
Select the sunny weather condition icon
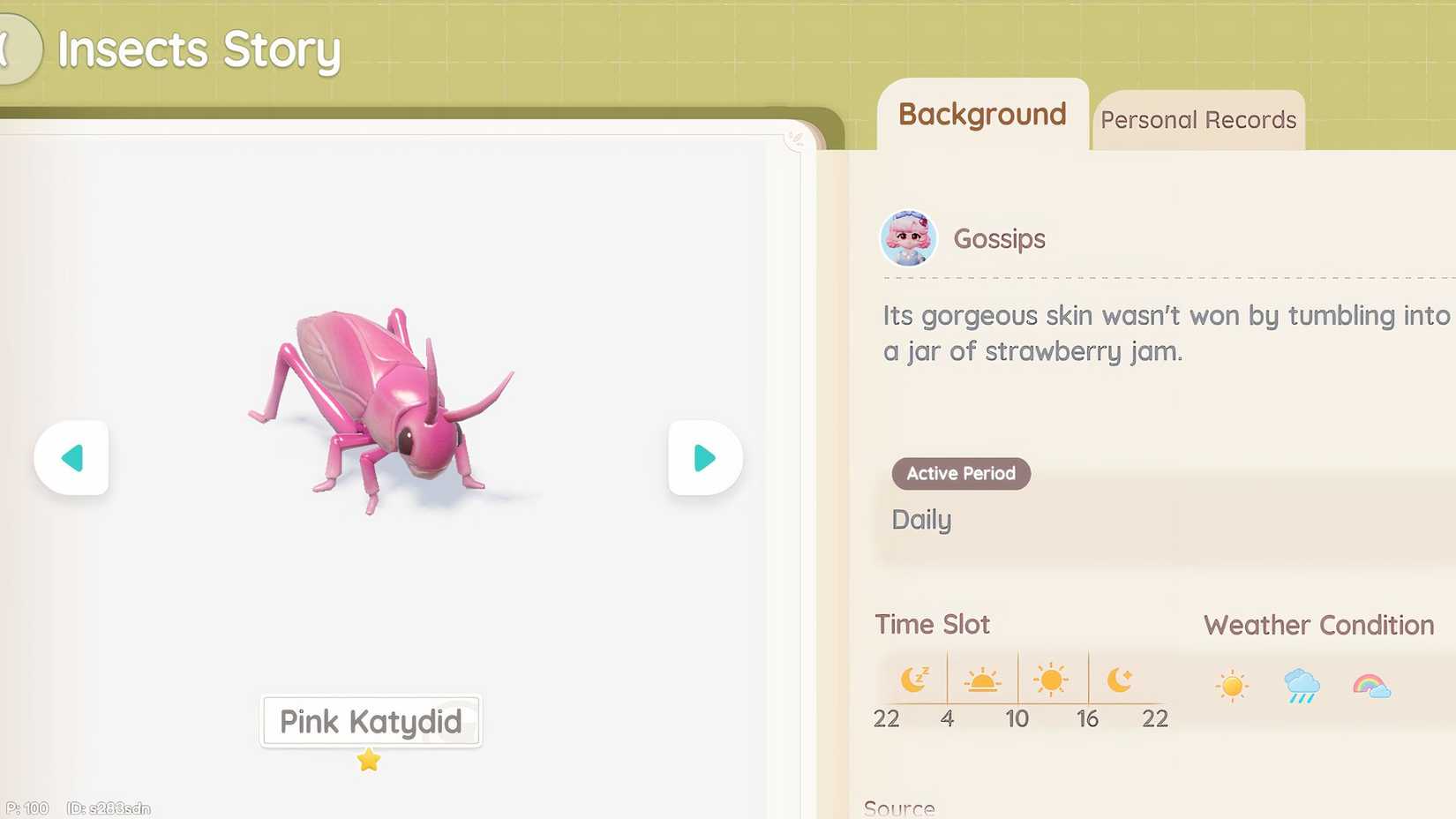(1233, 685)
